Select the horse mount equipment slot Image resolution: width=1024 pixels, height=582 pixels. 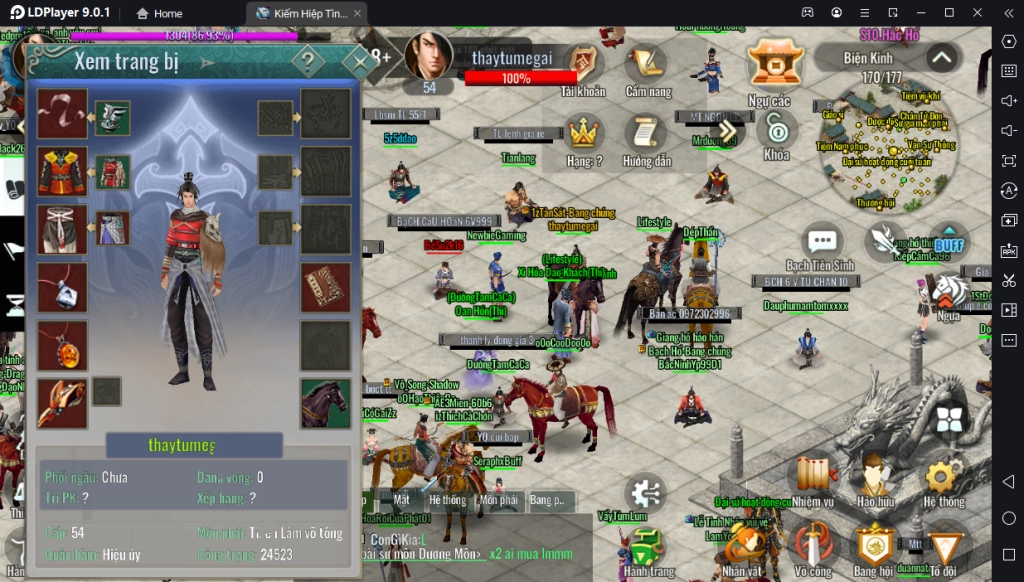tap(326, 403)
